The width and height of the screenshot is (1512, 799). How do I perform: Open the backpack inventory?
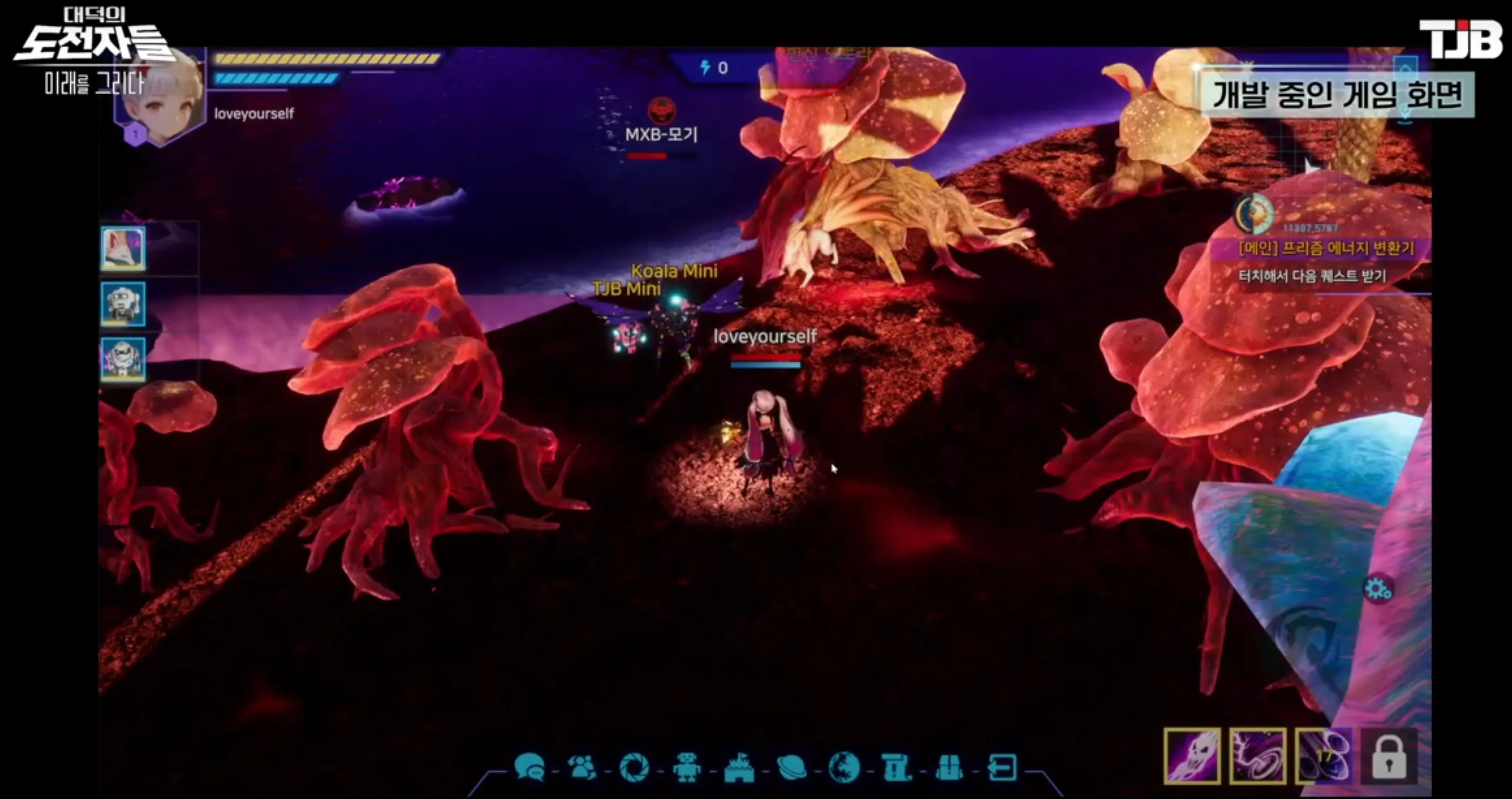click(x=949, y=767)
